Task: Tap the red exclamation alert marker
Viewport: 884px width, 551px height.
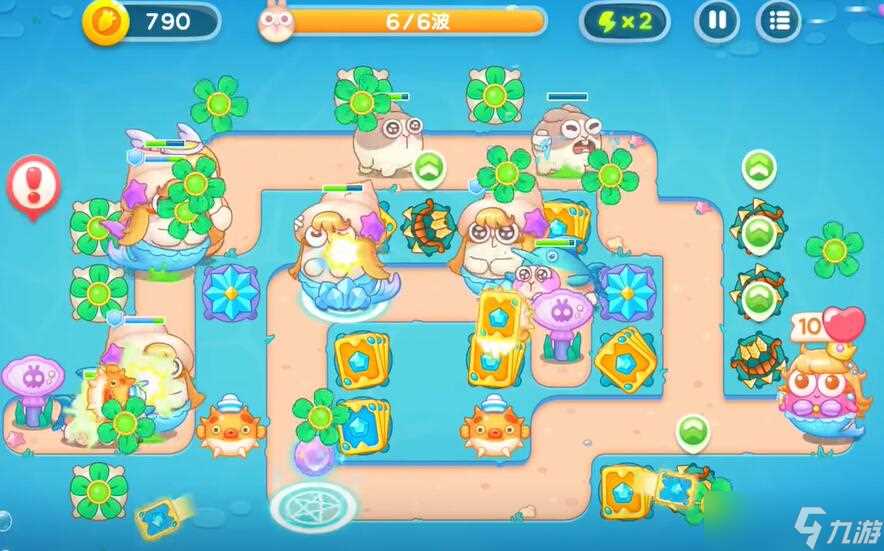Action: pyautogui.click(x=33, y=185)
